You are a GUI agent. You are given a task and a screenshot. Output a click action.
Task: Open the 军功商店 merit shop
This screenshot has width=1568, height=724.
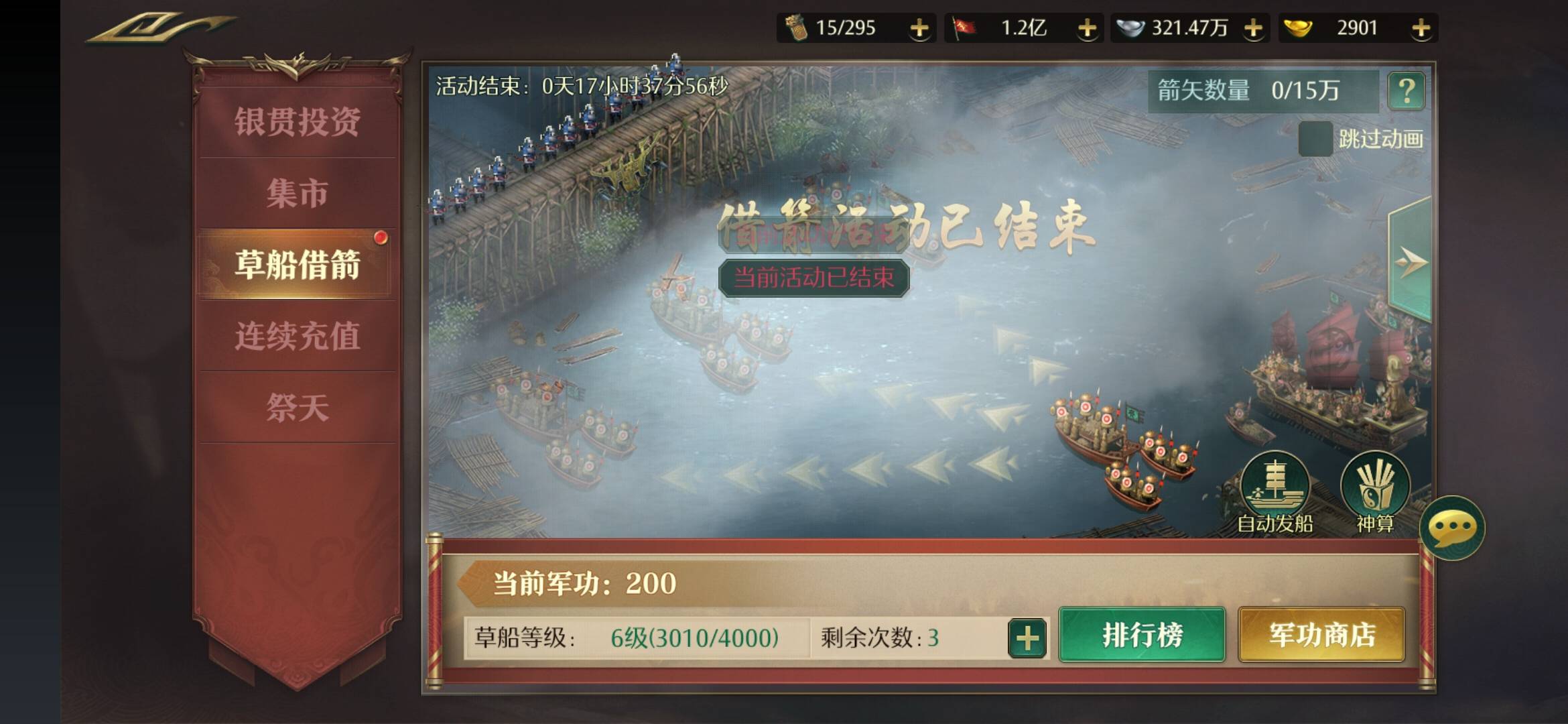pyautogui.click(x=1321, y=635)
